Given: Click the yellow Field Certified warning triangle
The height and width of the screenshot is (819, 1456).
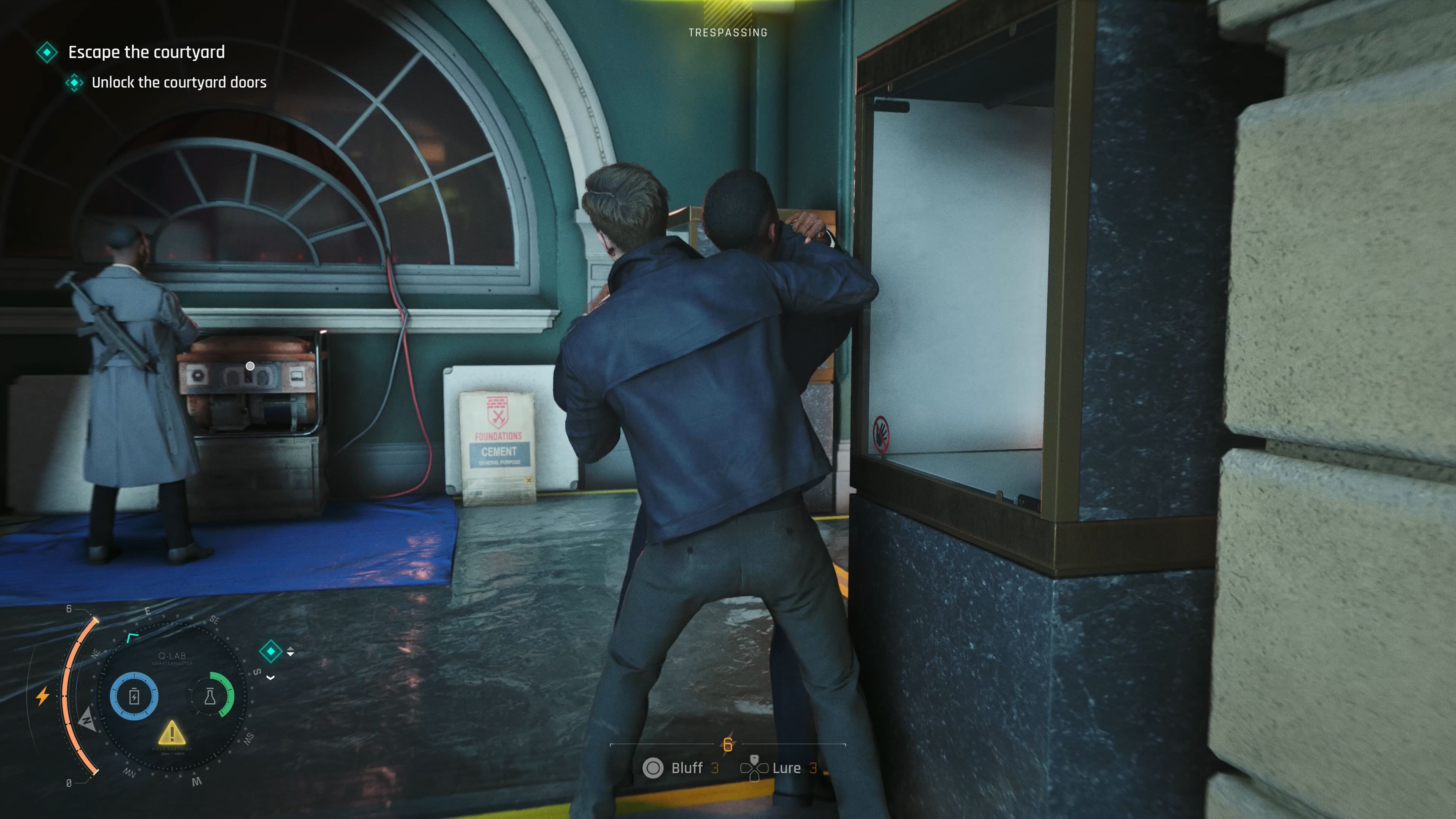Looking at the screenshot, I should tap(173, 734).
